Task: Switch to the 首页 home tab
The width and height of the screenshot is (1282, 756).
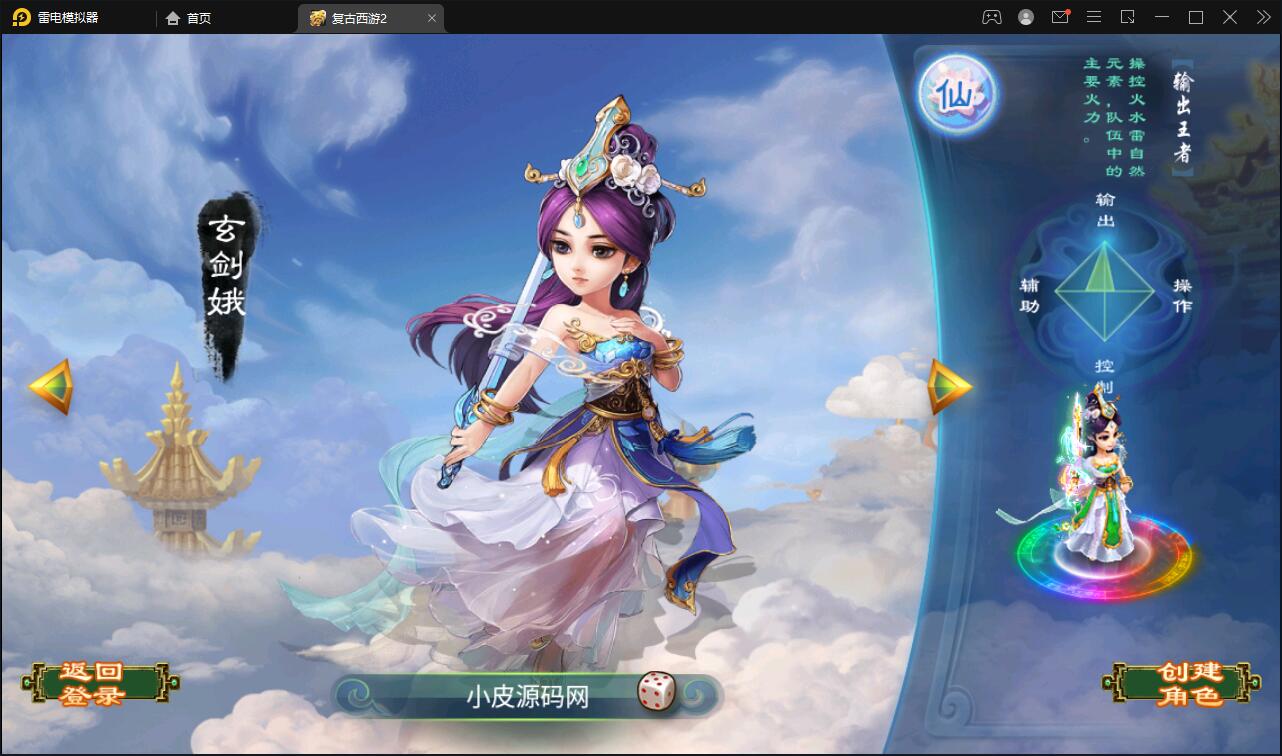Action: point(188,18)
